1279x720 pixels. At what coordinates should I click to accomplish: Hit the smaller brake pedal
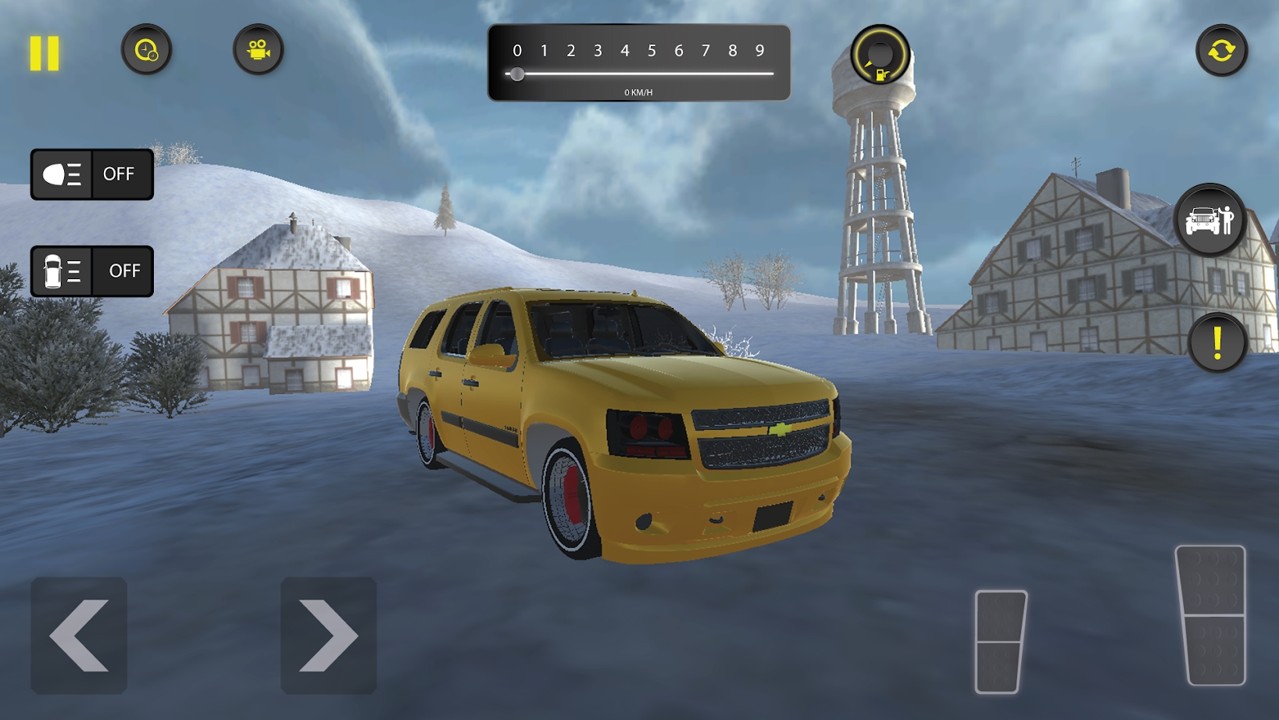point(1000,641)
